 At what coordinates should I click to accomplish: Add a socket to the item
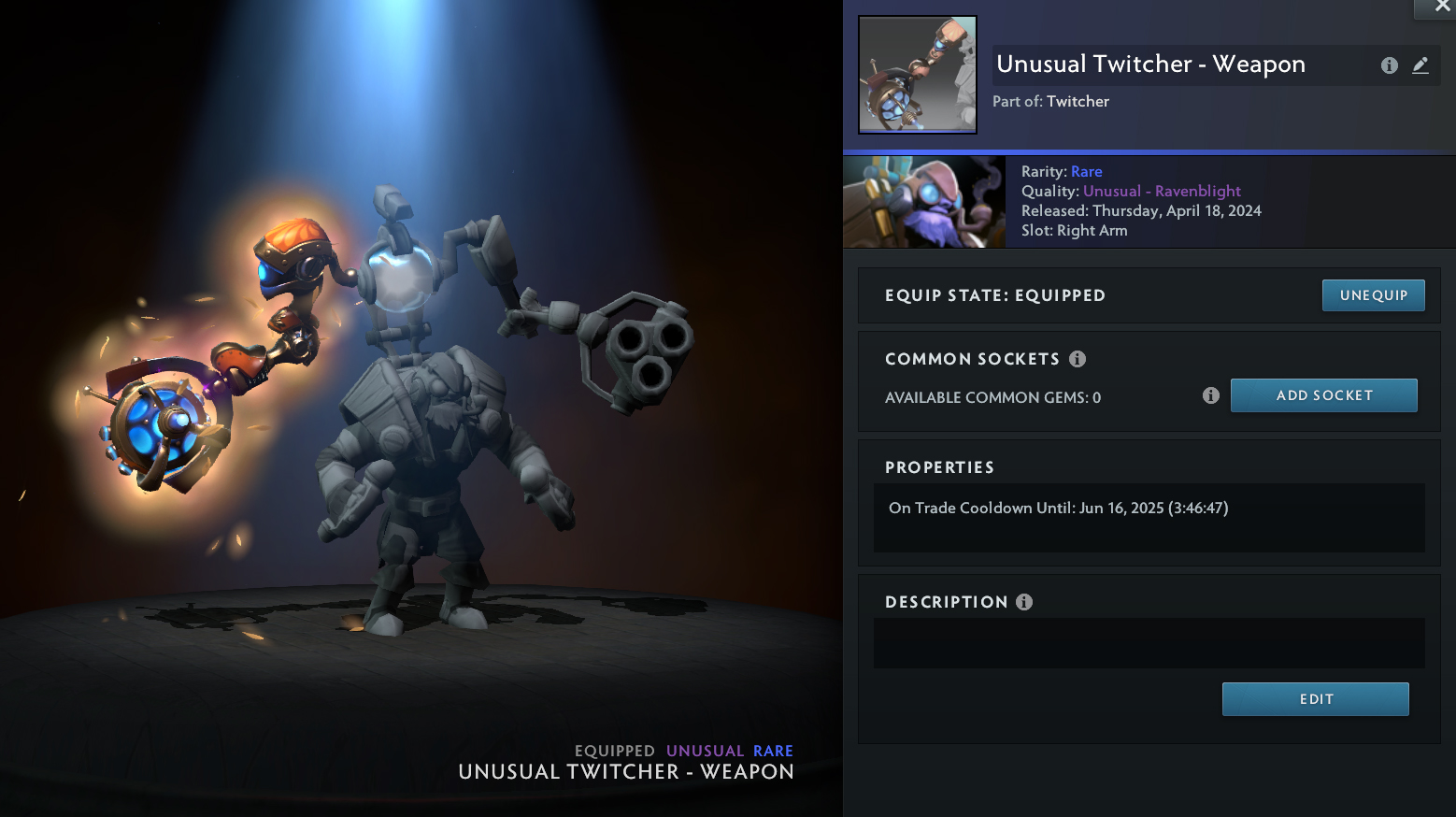click(x=1323, y=395)
